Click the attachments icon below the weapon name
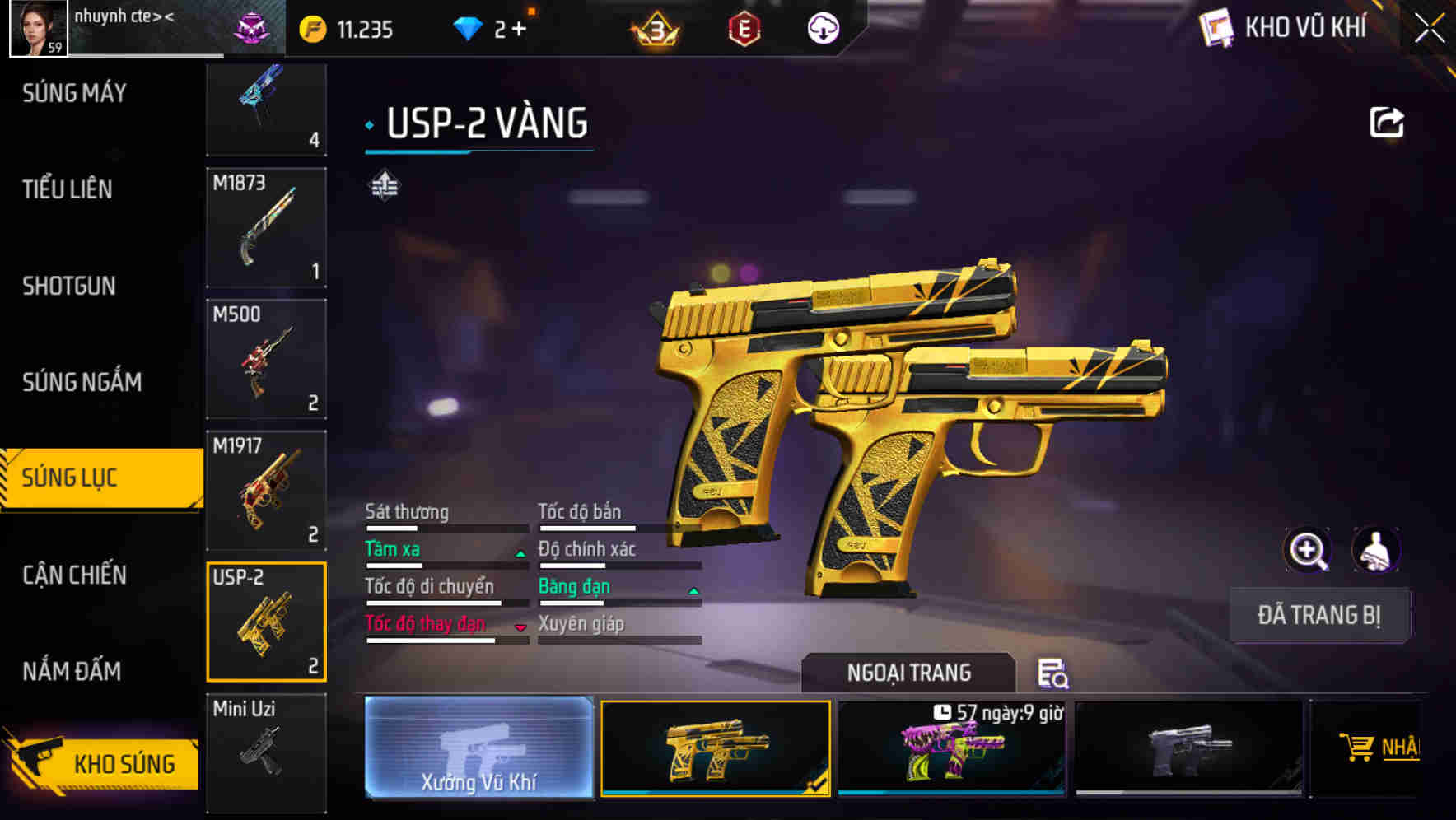The image size is (1456, 820). (384, 186)
